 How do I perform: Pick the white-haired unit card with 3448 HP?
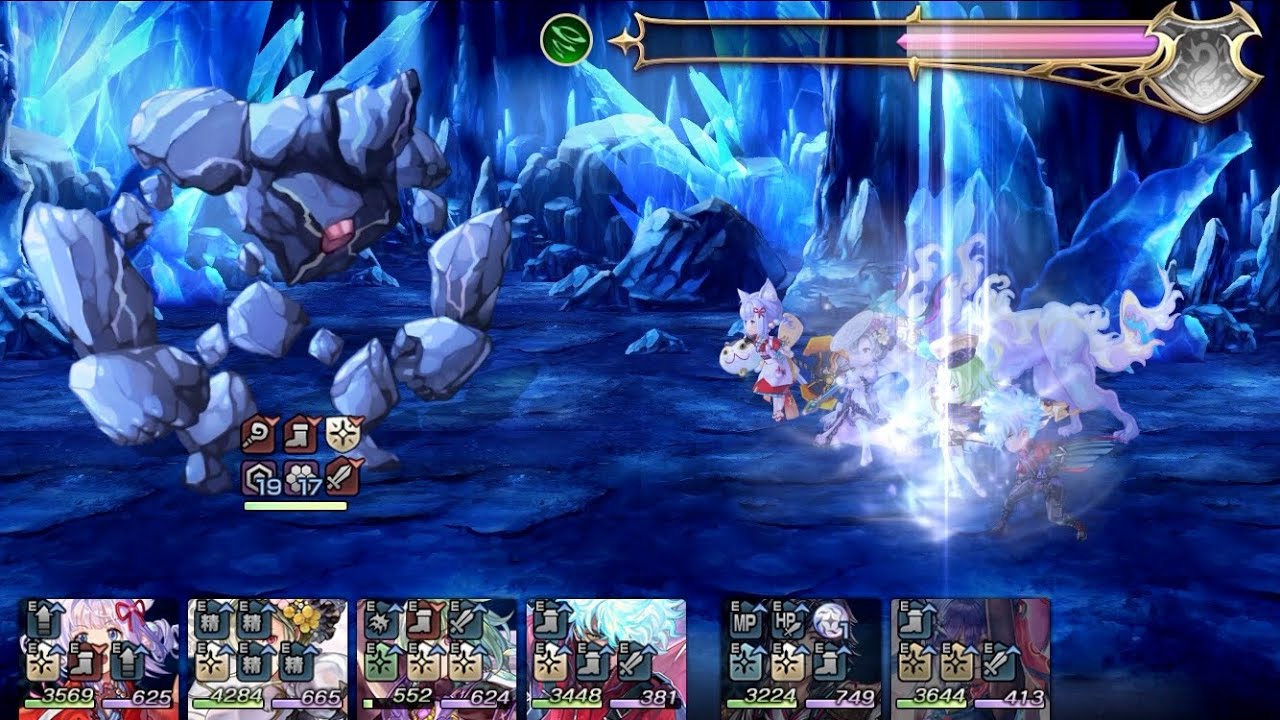[x=606, y=654]
